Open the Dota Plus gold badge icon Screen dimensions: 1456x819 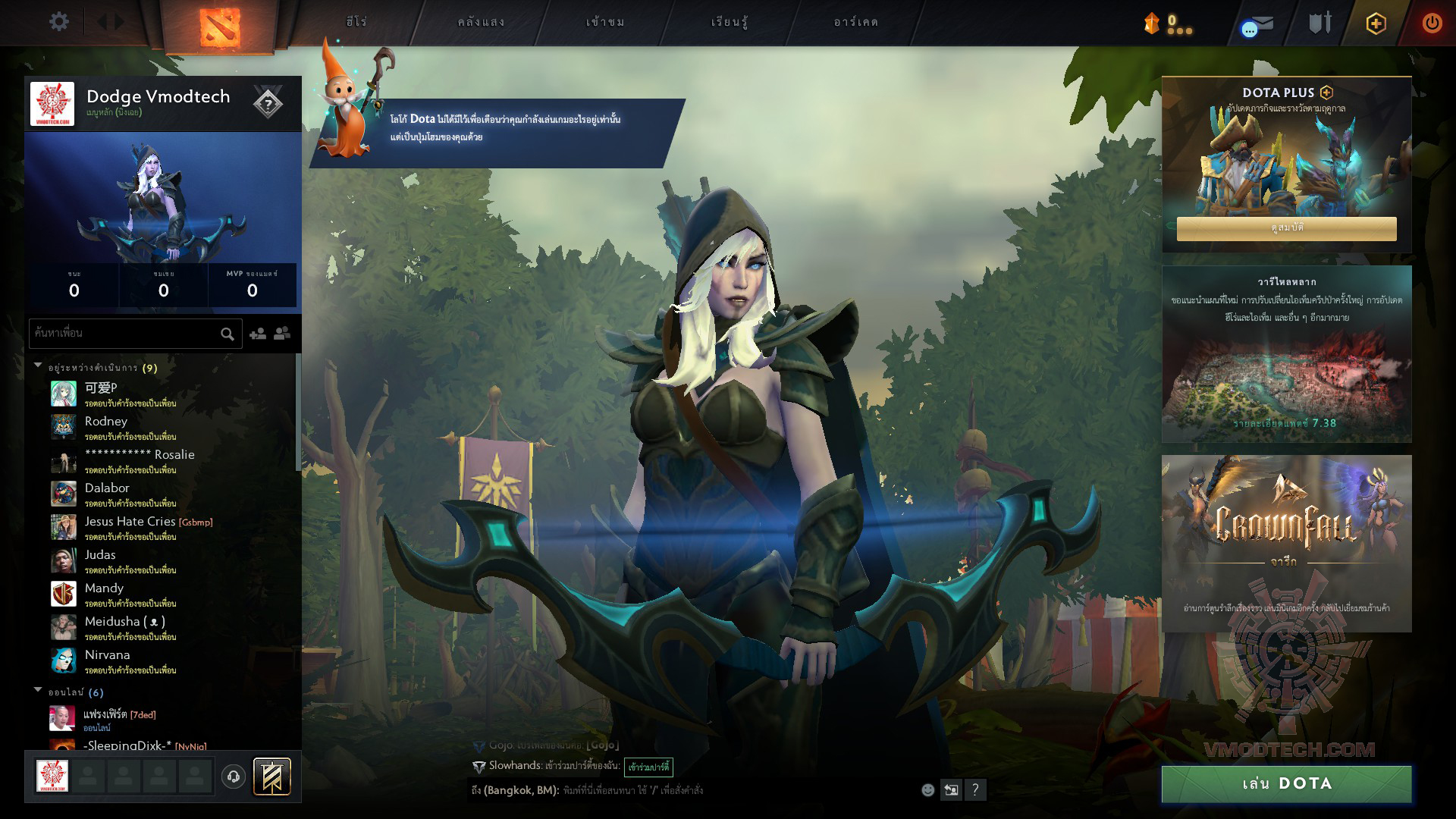point(1376,24)
